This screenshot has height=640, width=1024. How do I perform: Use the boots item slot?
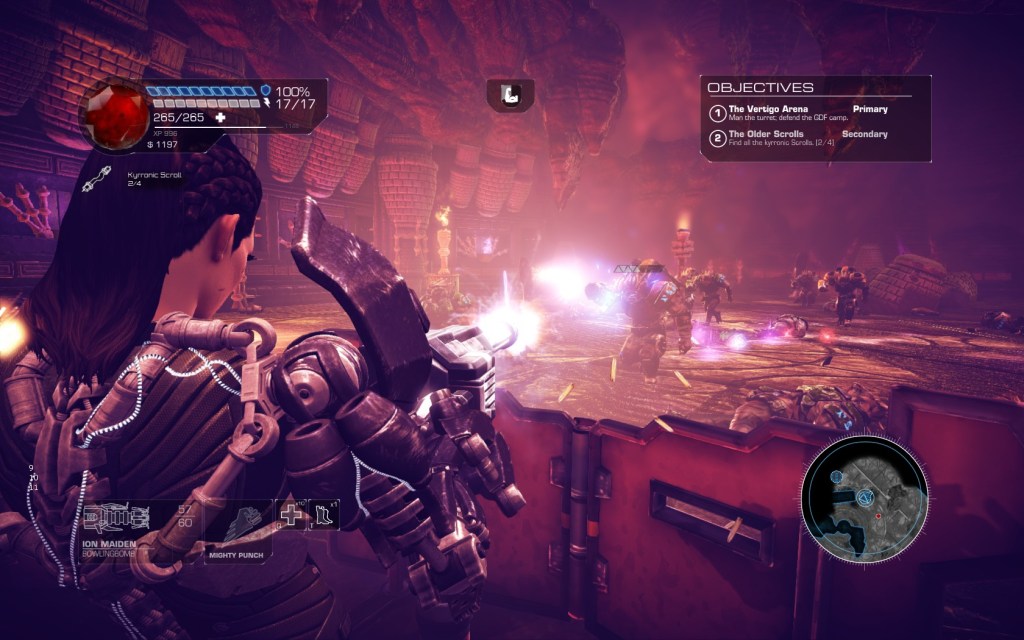pos(324,515)
